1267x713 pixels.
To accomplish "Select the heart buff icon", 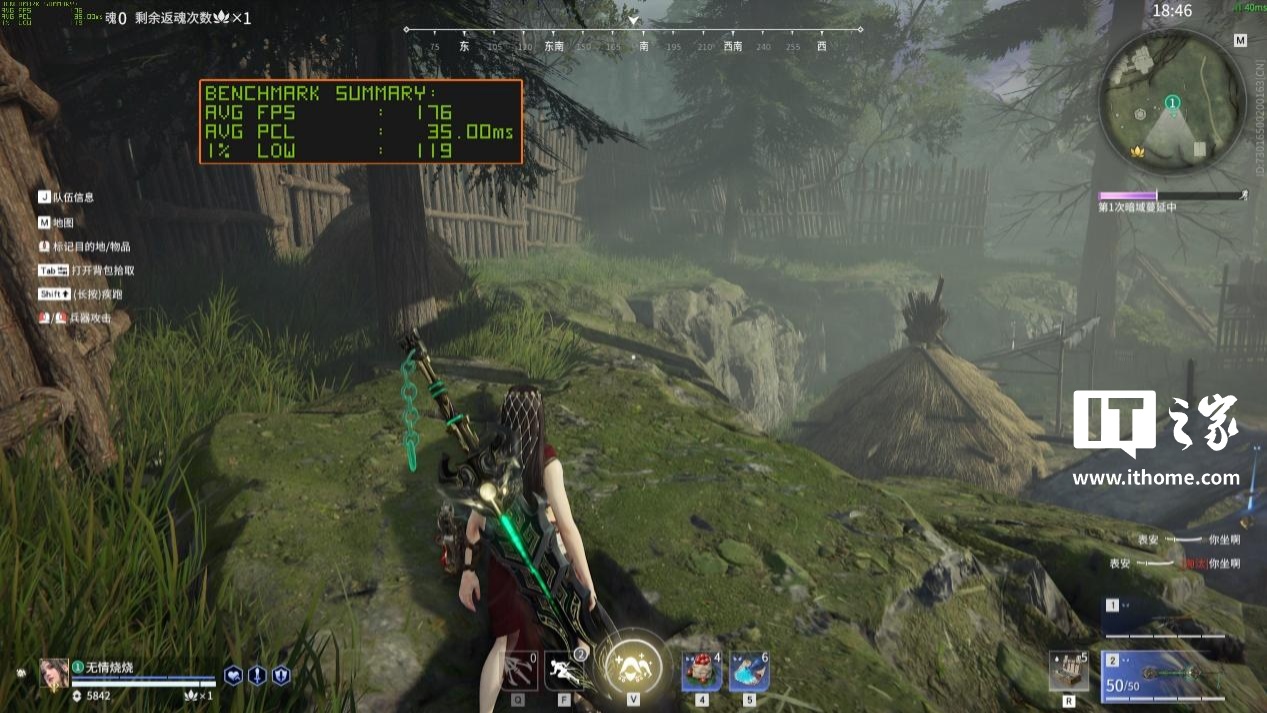I will 233,676.
